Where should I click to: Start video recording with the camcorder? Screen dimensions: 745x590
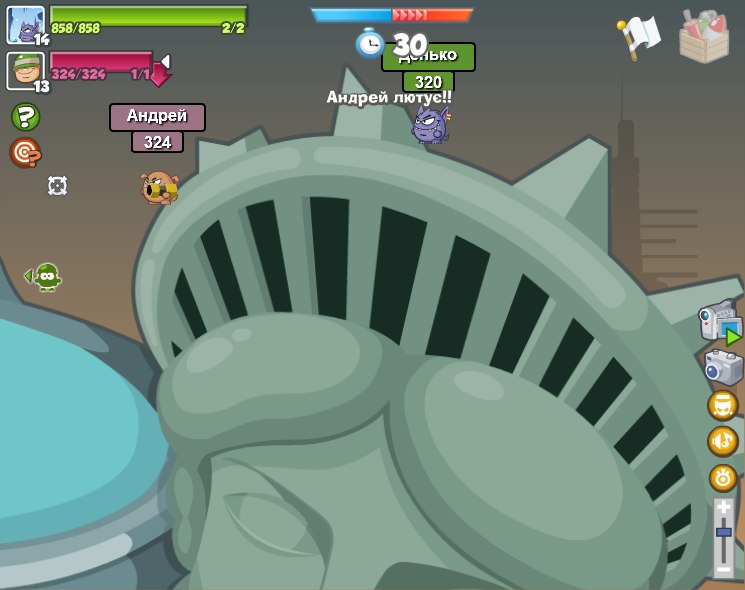click(720, 323)
